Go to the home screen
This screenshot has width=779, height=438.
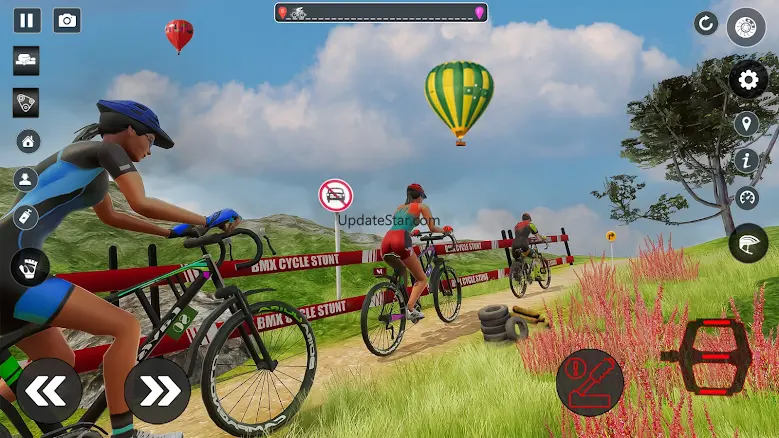pyautogui.click(x=28, y=141)
